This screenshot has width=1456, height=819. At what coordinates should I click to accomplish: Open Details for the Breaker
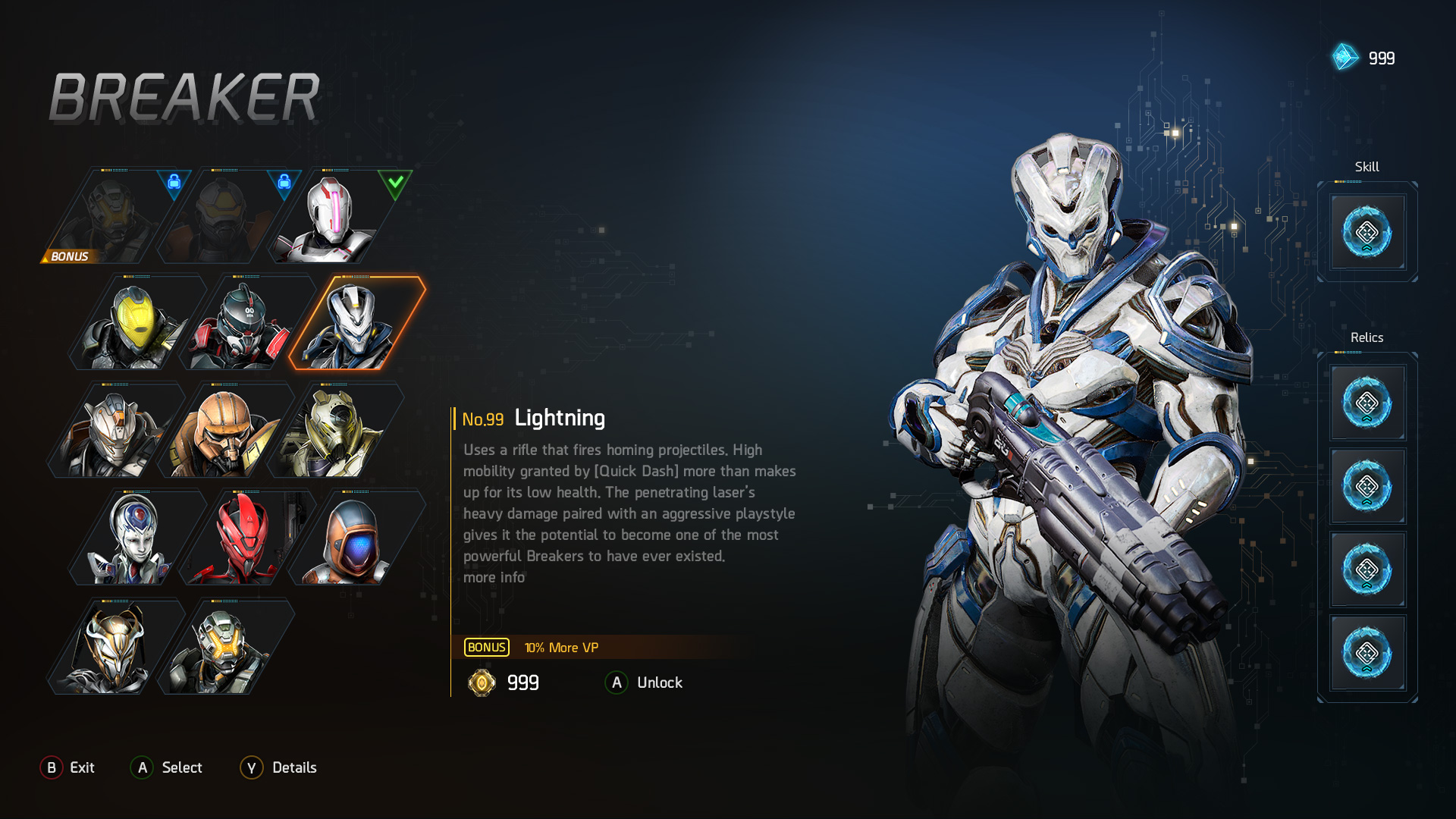(278, 767)
